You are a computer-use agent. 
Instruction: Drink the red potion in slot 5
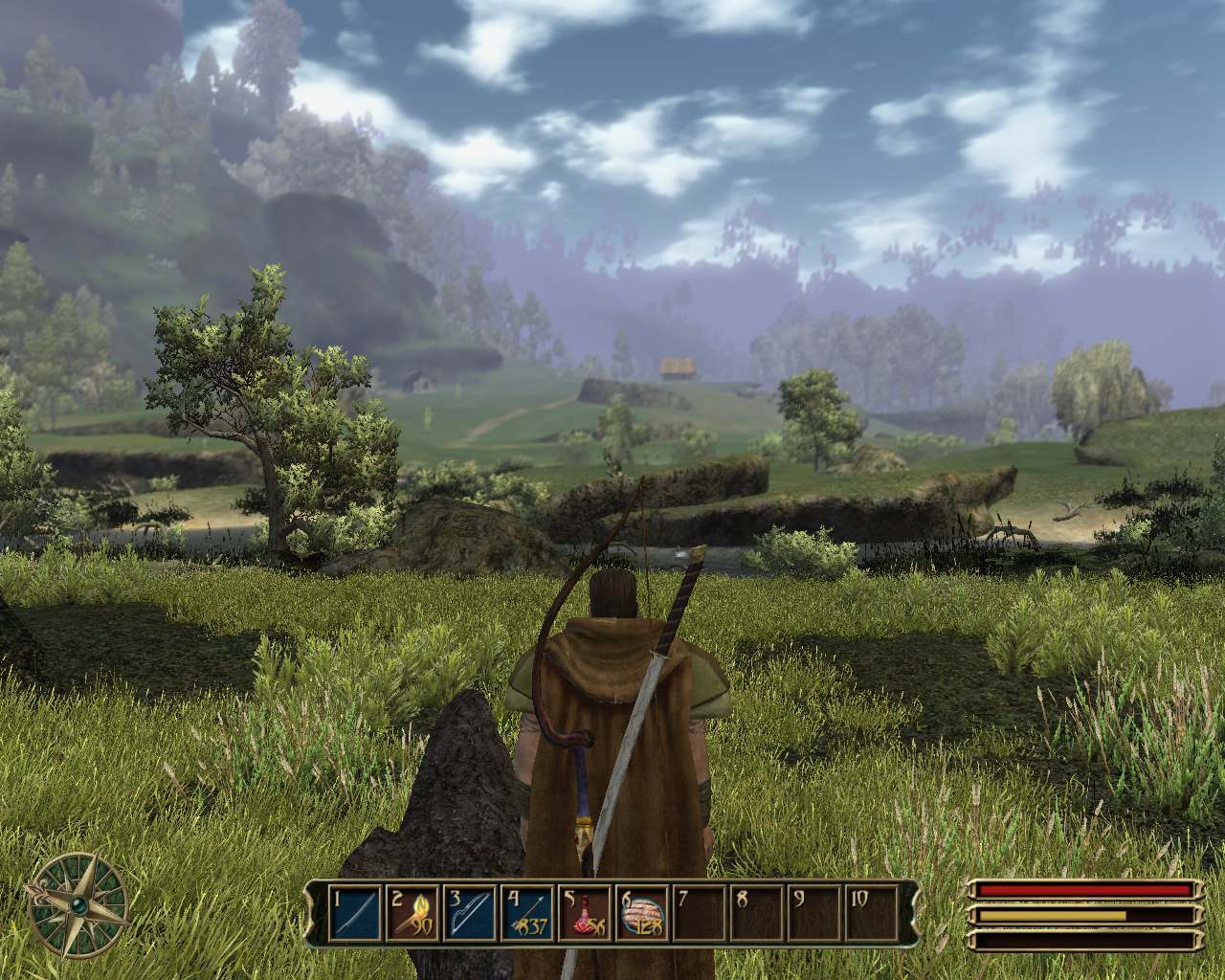click(x=585, y=913)
